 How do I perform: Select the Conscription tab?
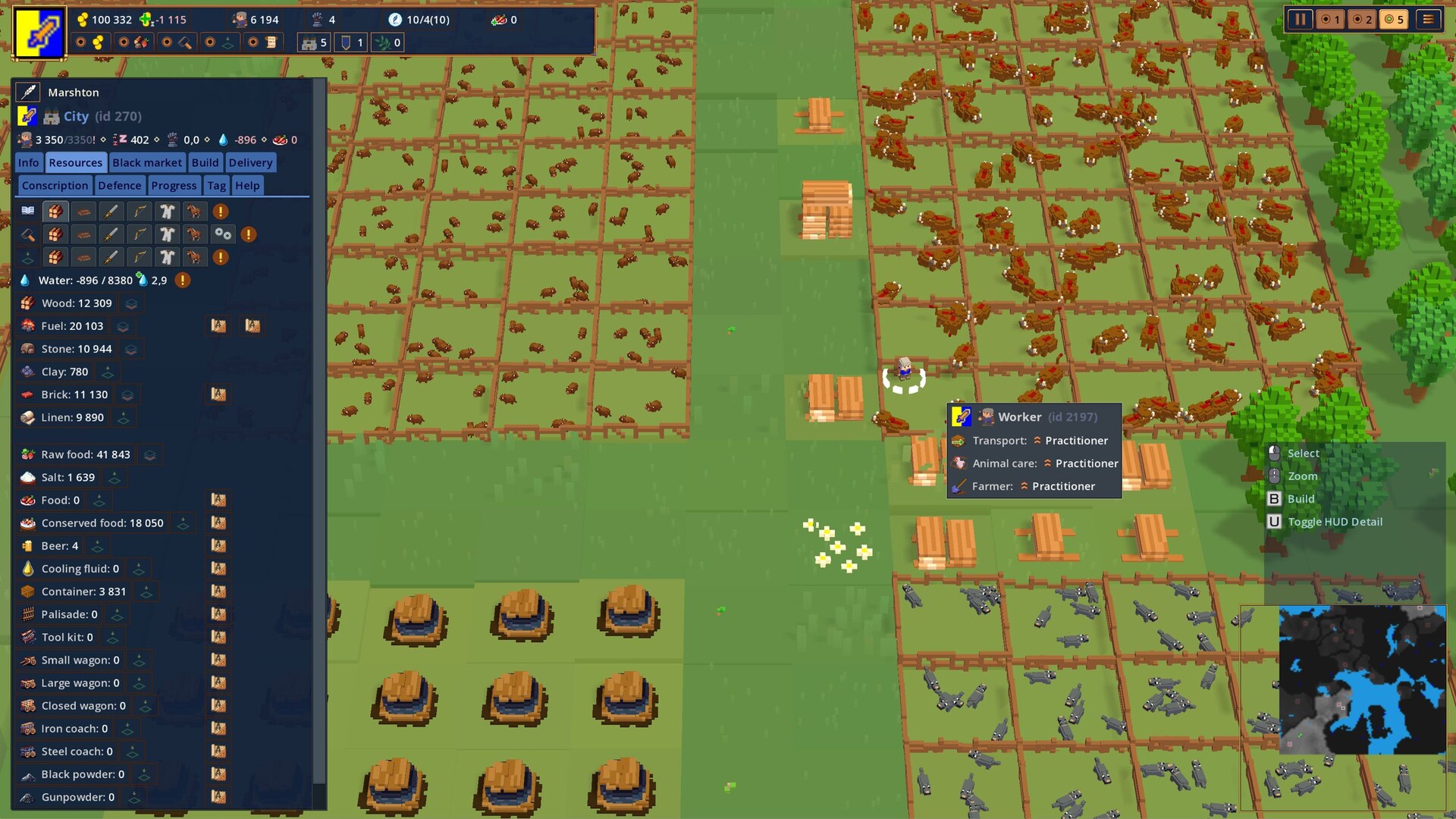(55, 185)
